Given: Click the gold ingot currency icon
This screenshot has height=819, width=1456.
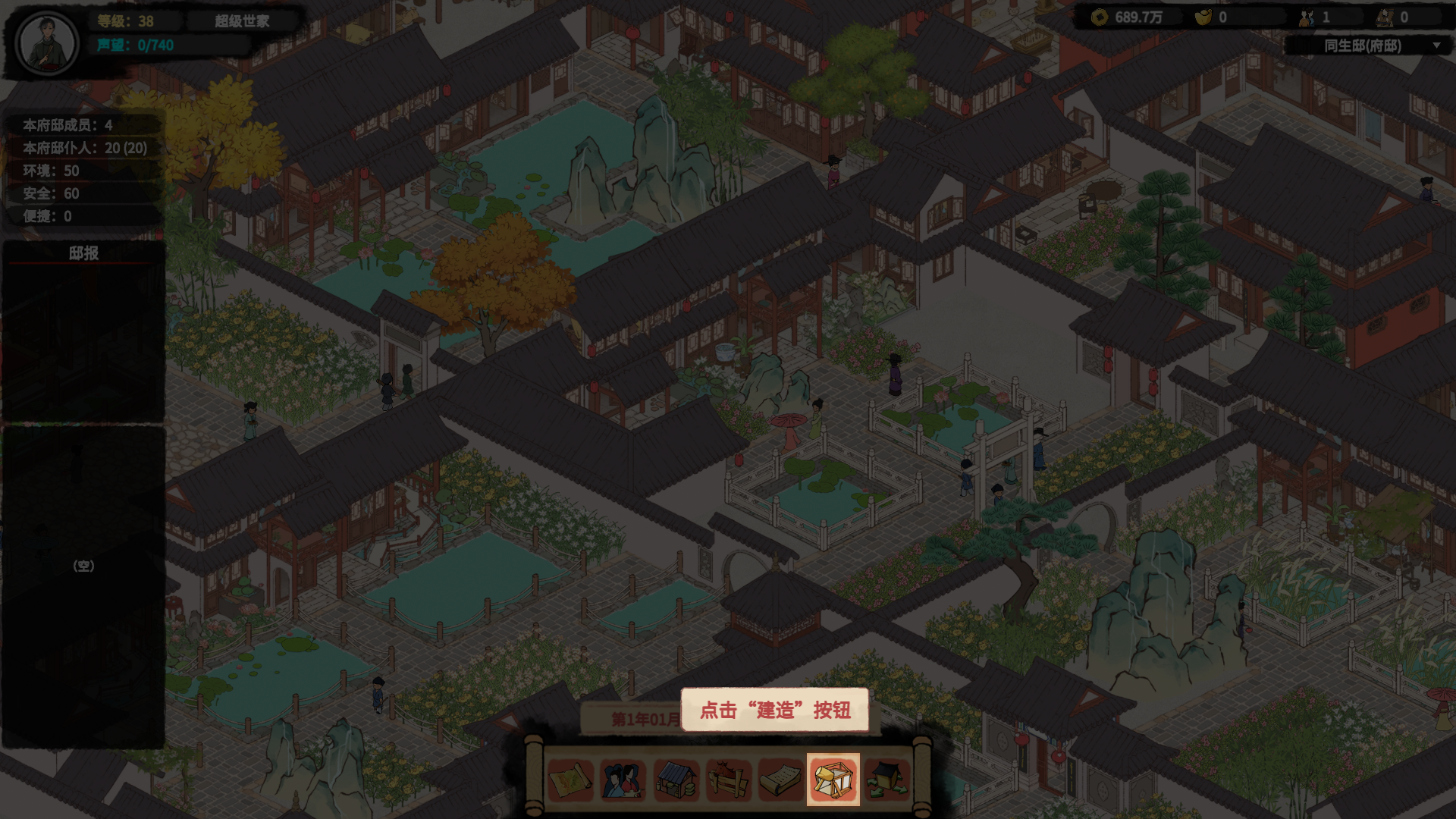Looking at the screenshot, I should [x=1203, y=17].
